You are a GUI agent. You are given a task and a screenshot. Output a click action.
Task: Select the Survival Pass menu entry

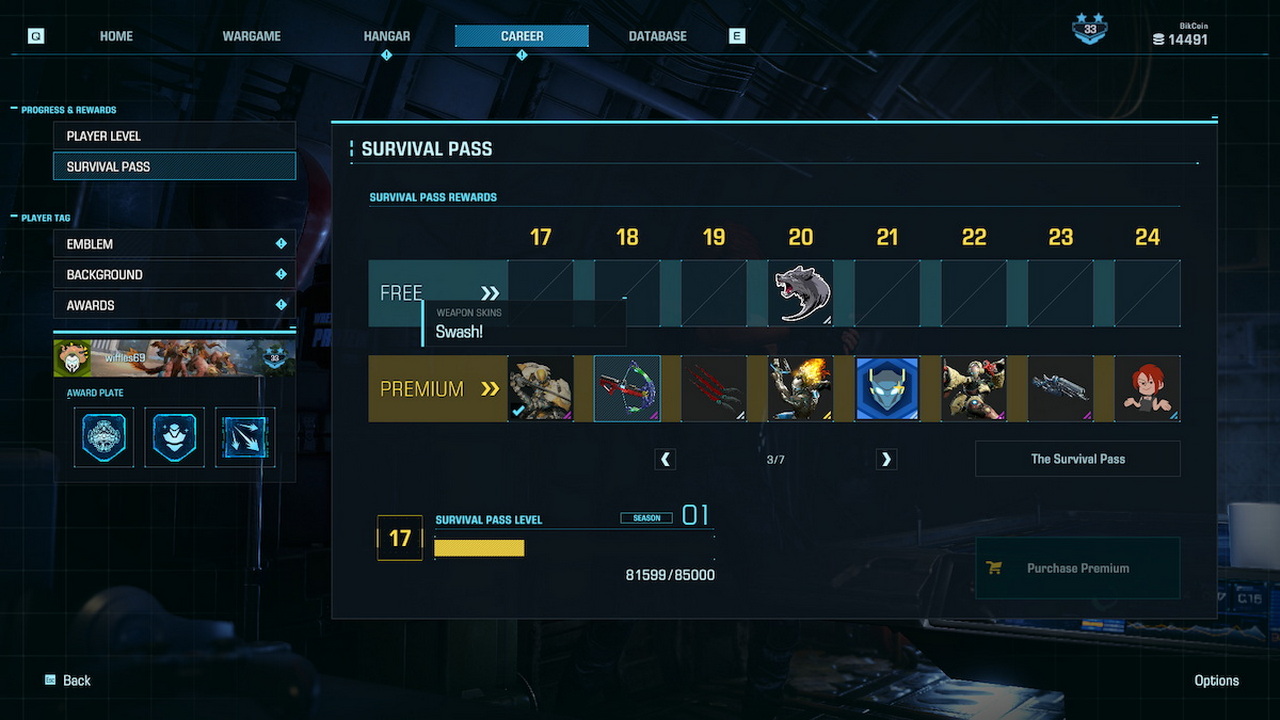pos(174,166)
